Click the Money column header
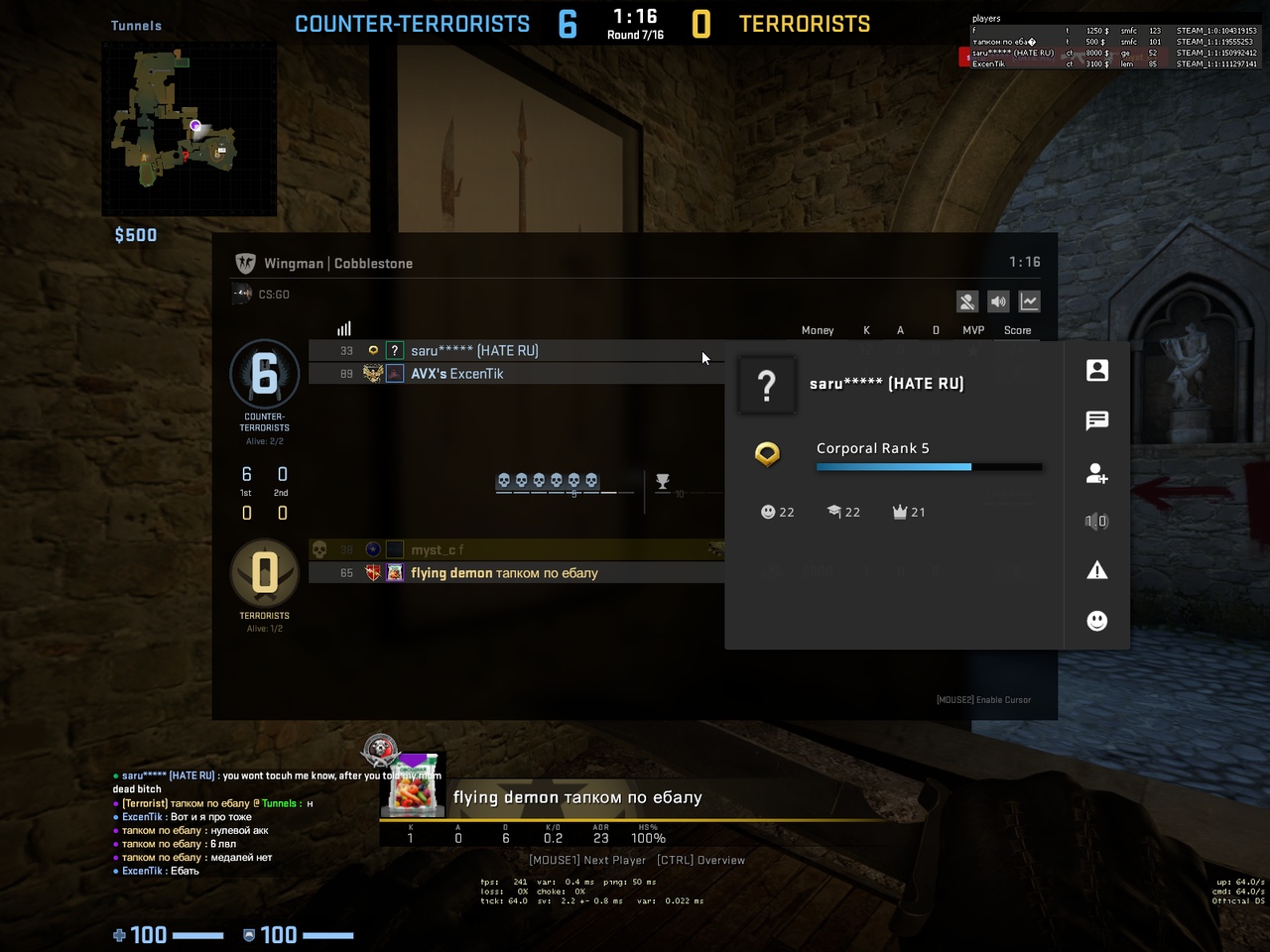The image size is (1270, 952). coord(818,330)
